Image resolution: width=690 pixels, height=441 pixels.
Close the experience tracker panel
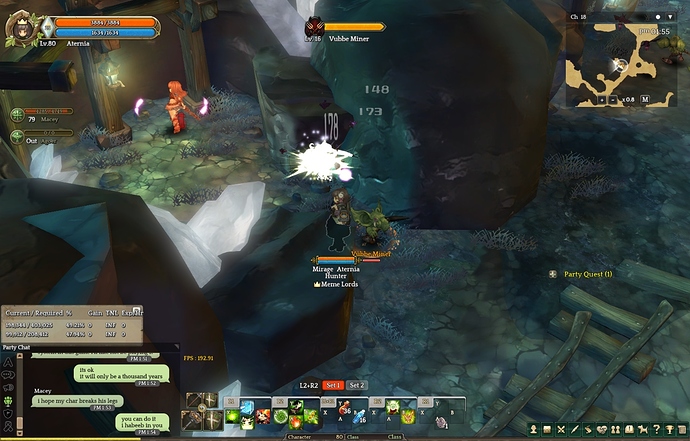(x=138, y=311)
